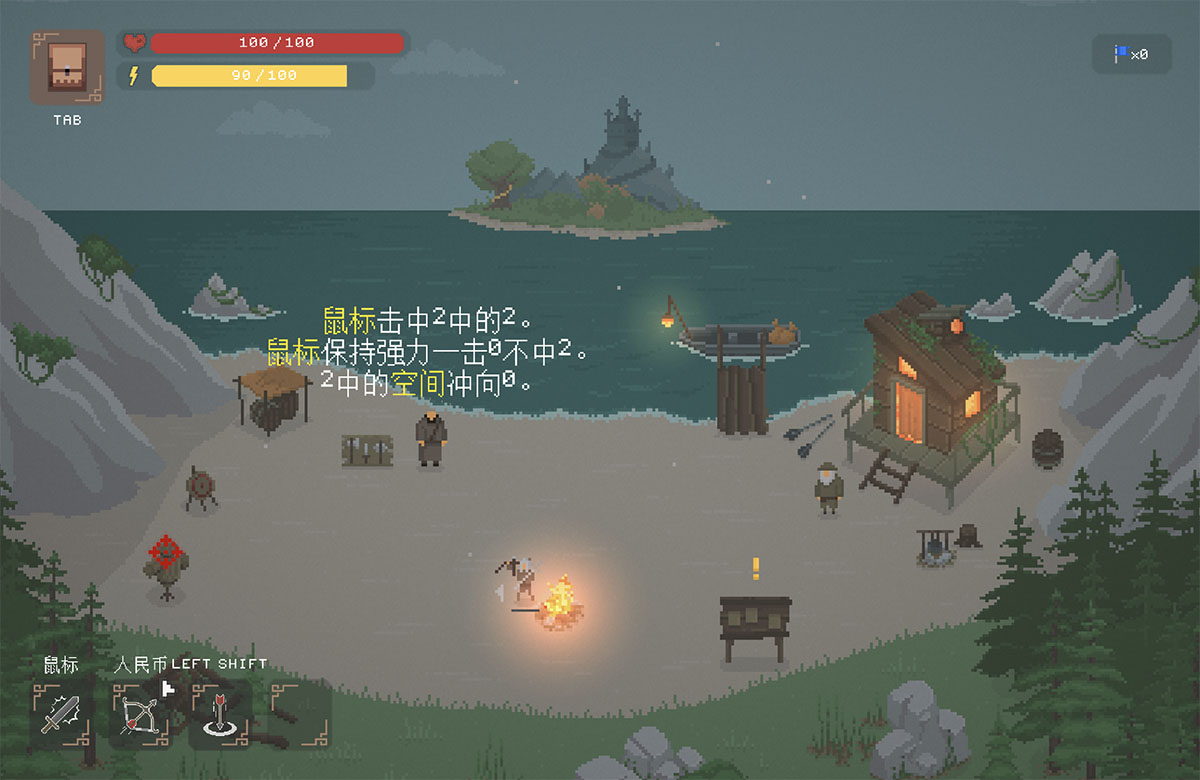Open the backpack inventory icon

pos(67,67)
